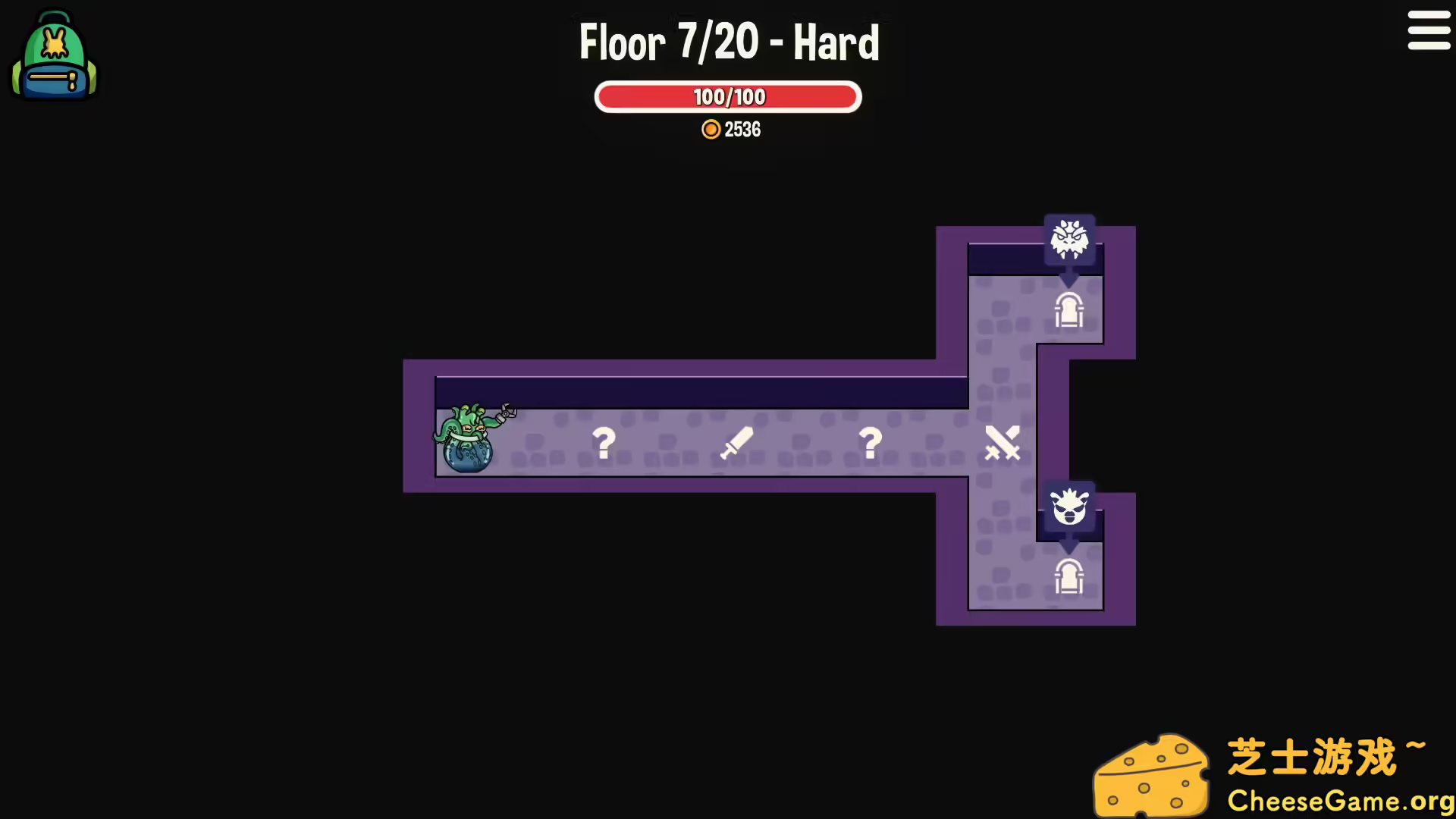Viewport: 1456px width, 819px height.
Task: Select the sword tile on the map
Action: (736, 443)
